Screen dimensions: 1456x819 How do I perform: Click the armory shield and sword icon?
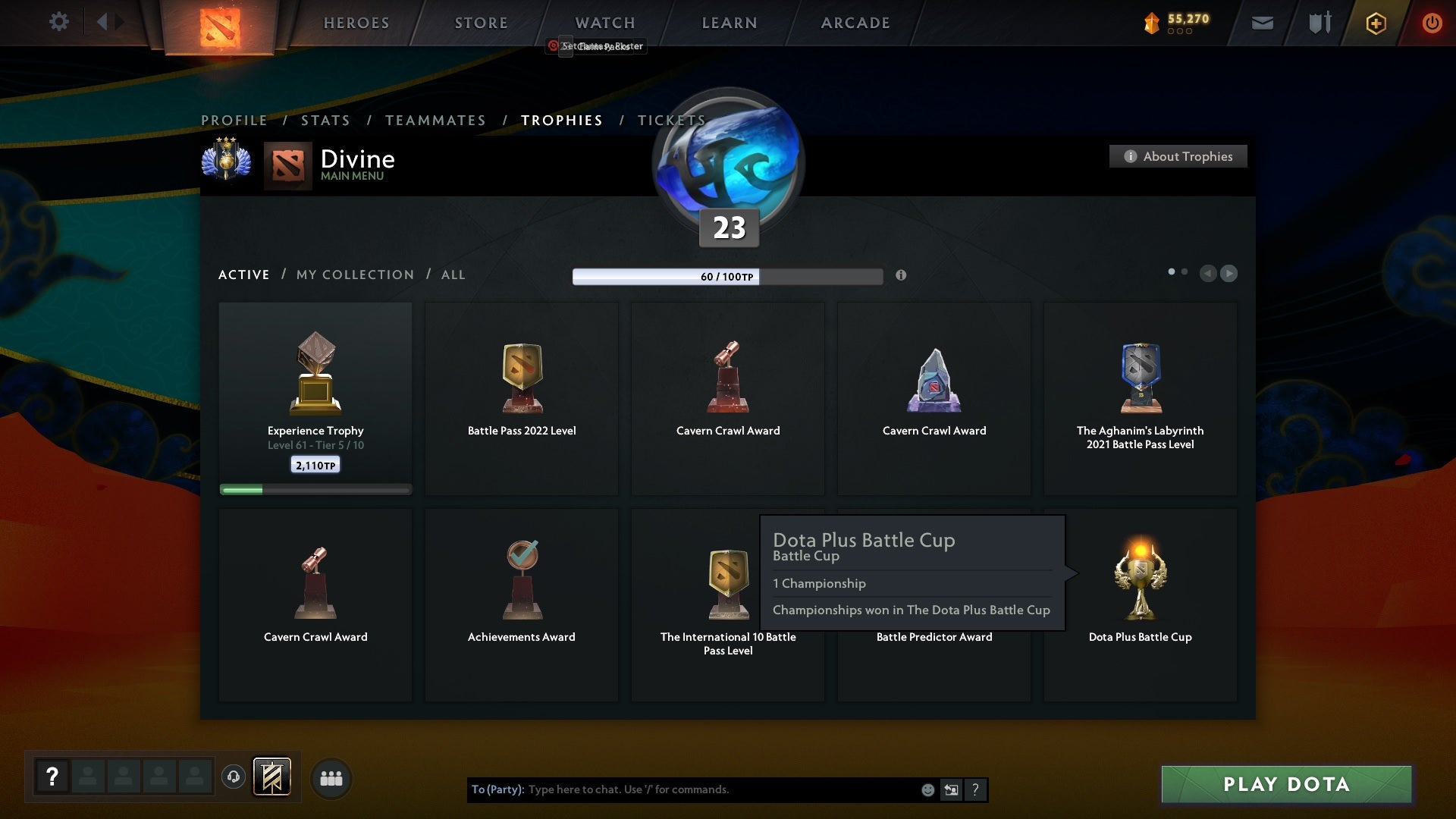point(1319,23)
